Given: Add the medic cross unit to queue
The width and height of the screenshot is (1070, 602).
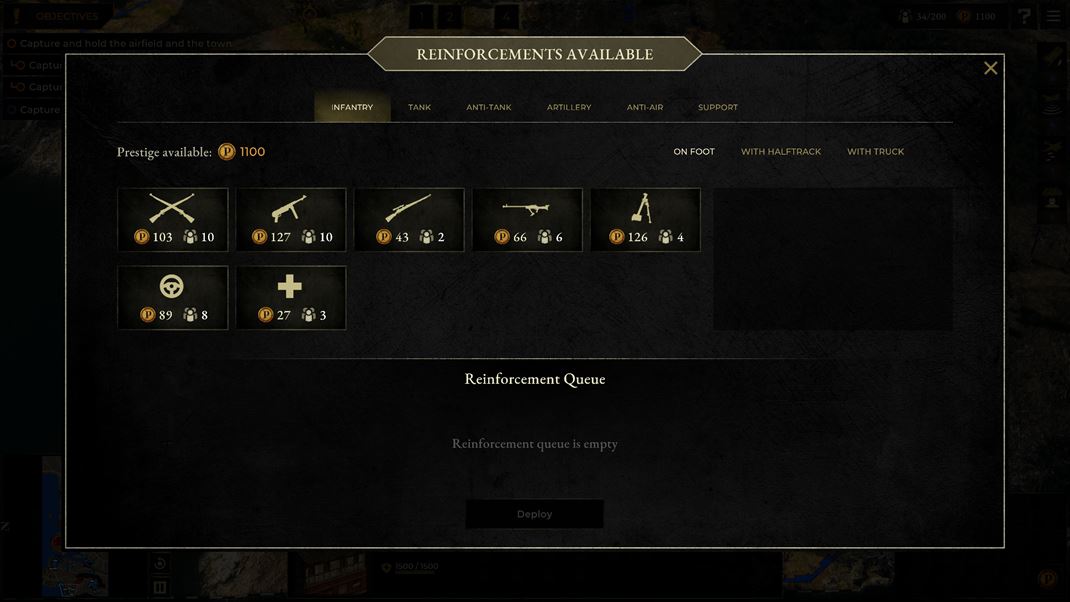Looking at the screenshot, I should 291,297.
